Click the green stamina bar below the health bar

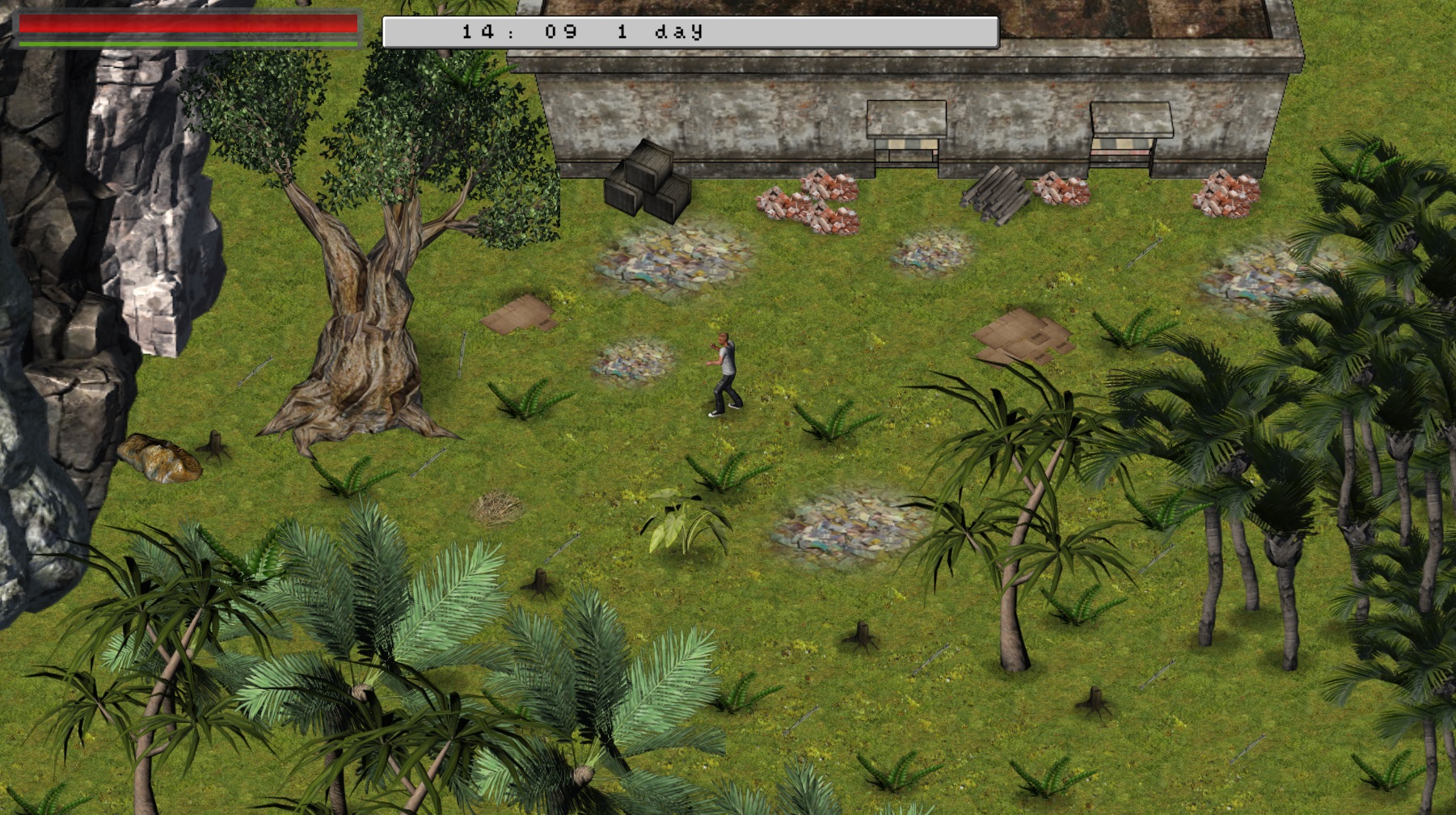coord(186,42)
